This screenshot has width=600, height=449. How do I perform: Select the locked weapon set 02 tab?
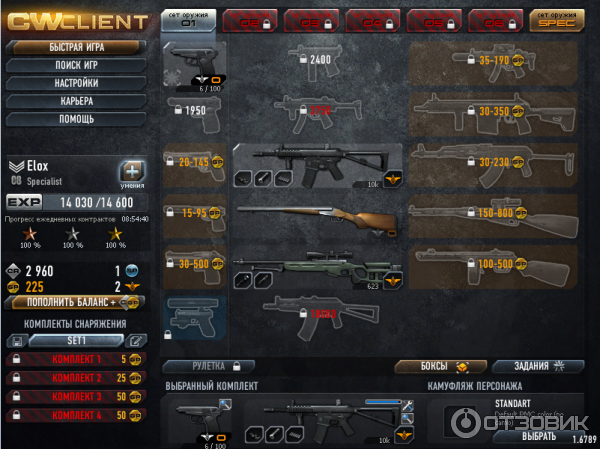tap(250, 19)
